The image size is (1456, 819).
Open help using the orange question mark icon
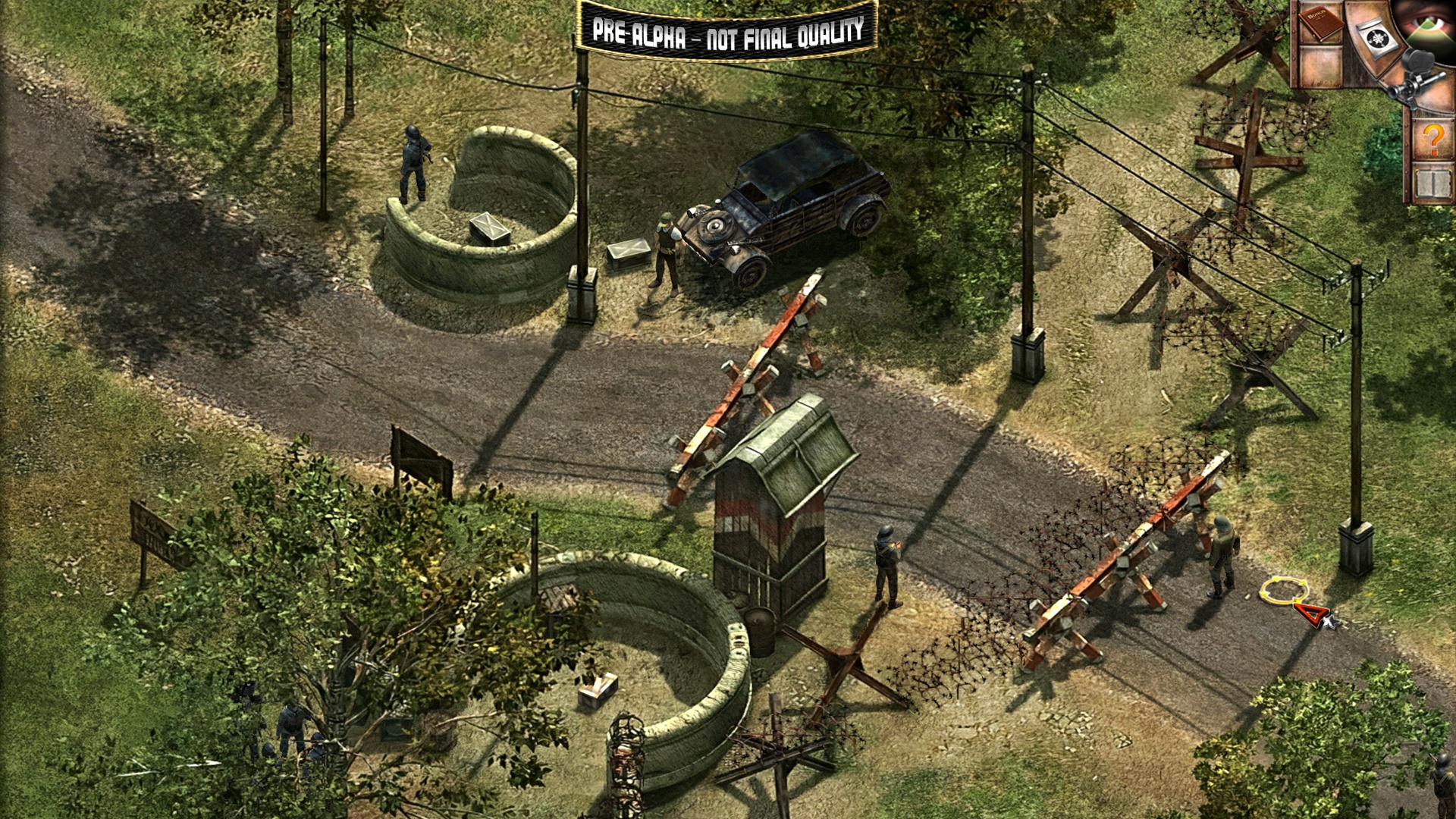(x=1432, y=140)
